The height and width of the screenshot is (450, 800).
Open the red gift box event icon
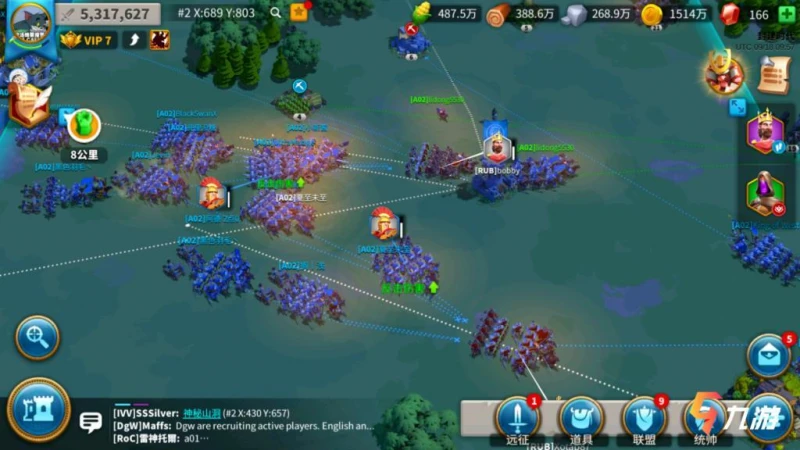(724, 74)
